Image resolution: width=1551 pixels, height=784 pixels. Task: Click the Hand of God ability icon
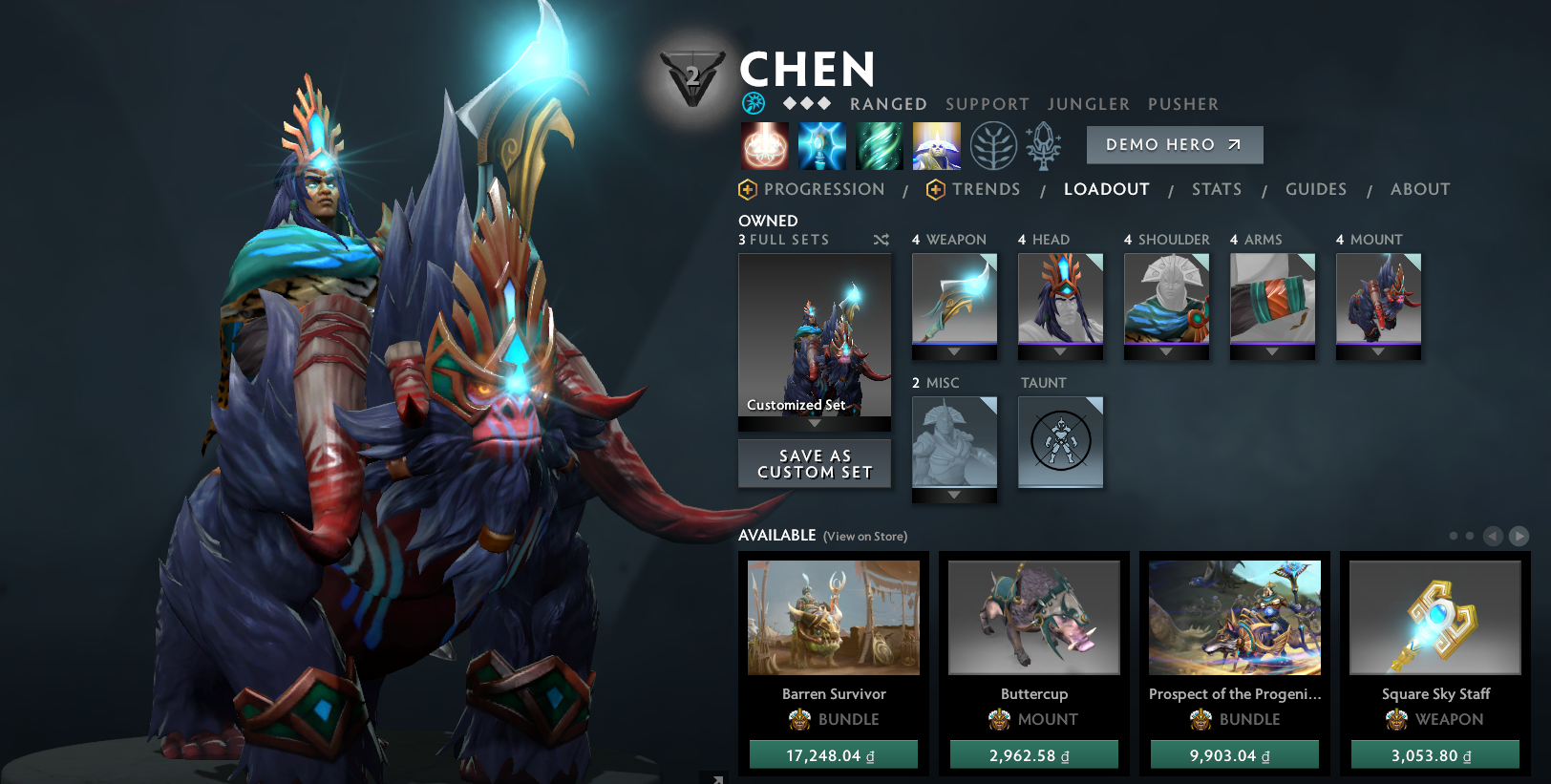[937, 145]
